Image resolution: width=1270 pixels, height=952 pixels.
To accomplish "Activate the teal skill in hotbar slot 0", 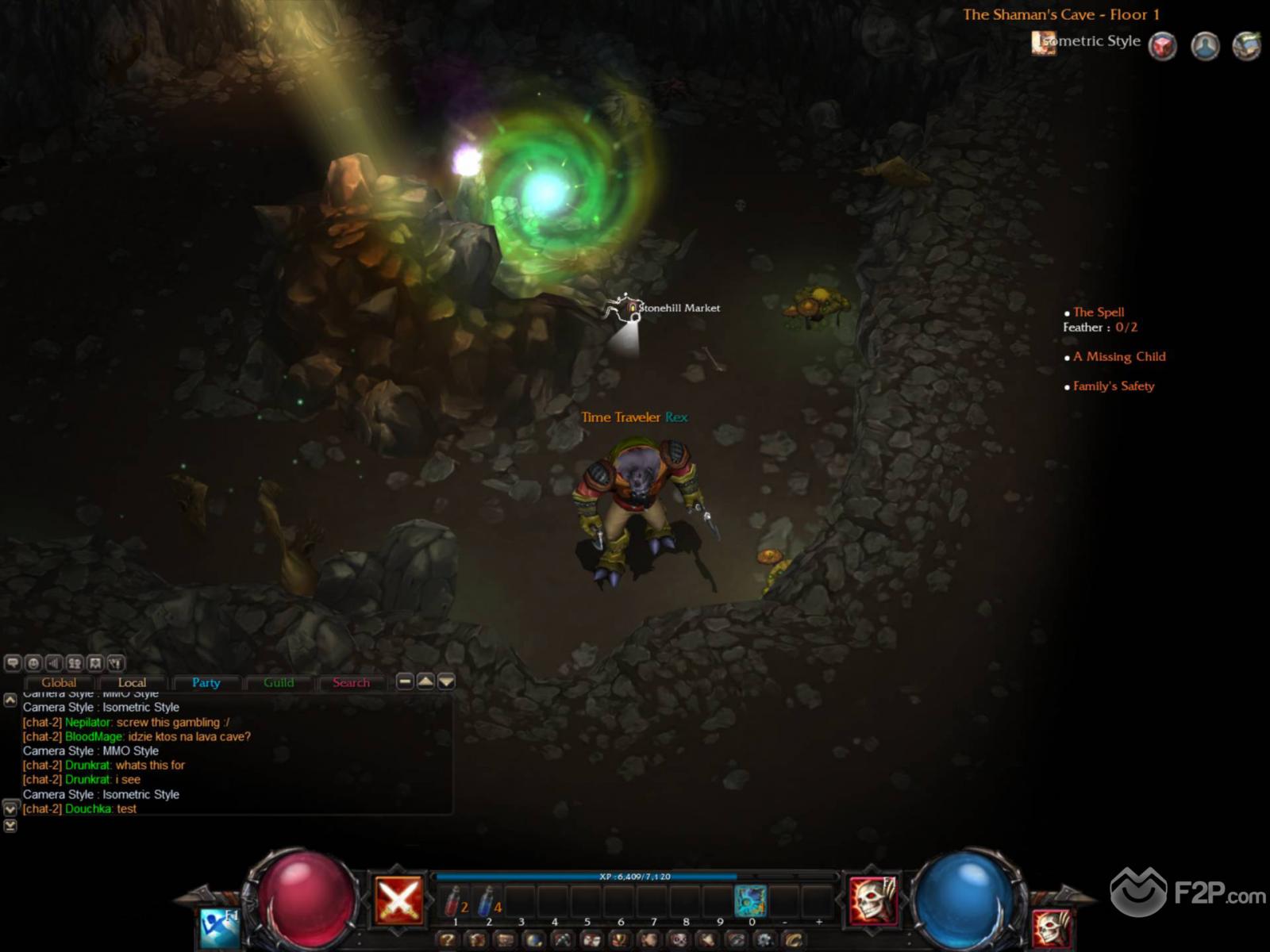I will coord(750,901).
